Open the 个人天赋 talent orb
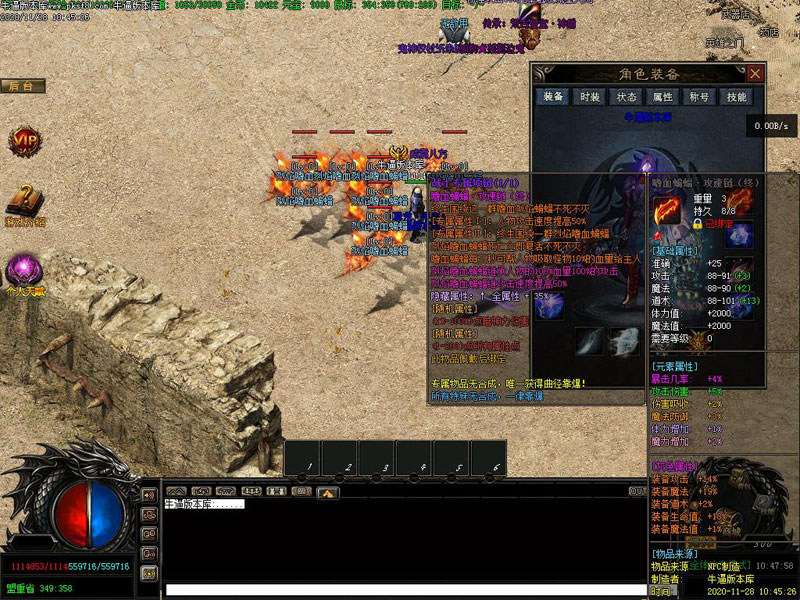Image resolution: width=800 pixels, height=600 pixels. click(x=23, y=270)
